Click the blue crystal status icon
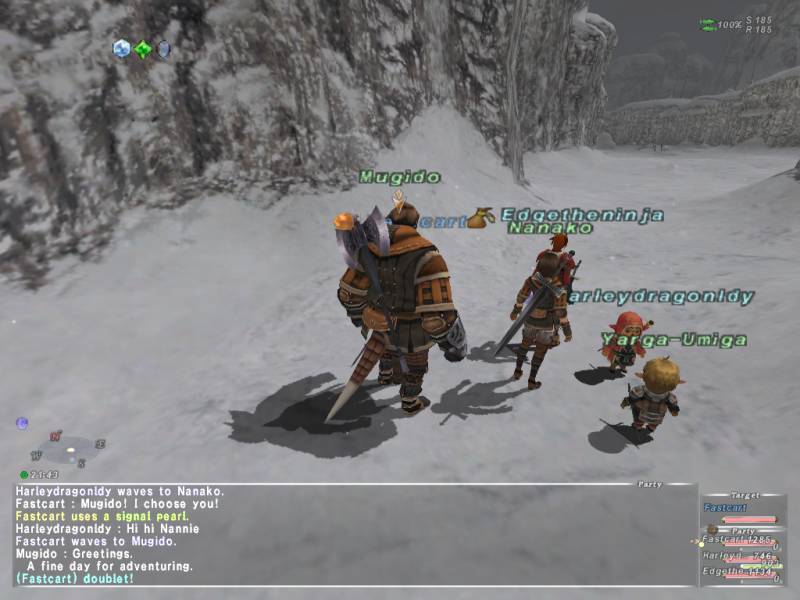The image size is (800, 600). pos(122,48)
